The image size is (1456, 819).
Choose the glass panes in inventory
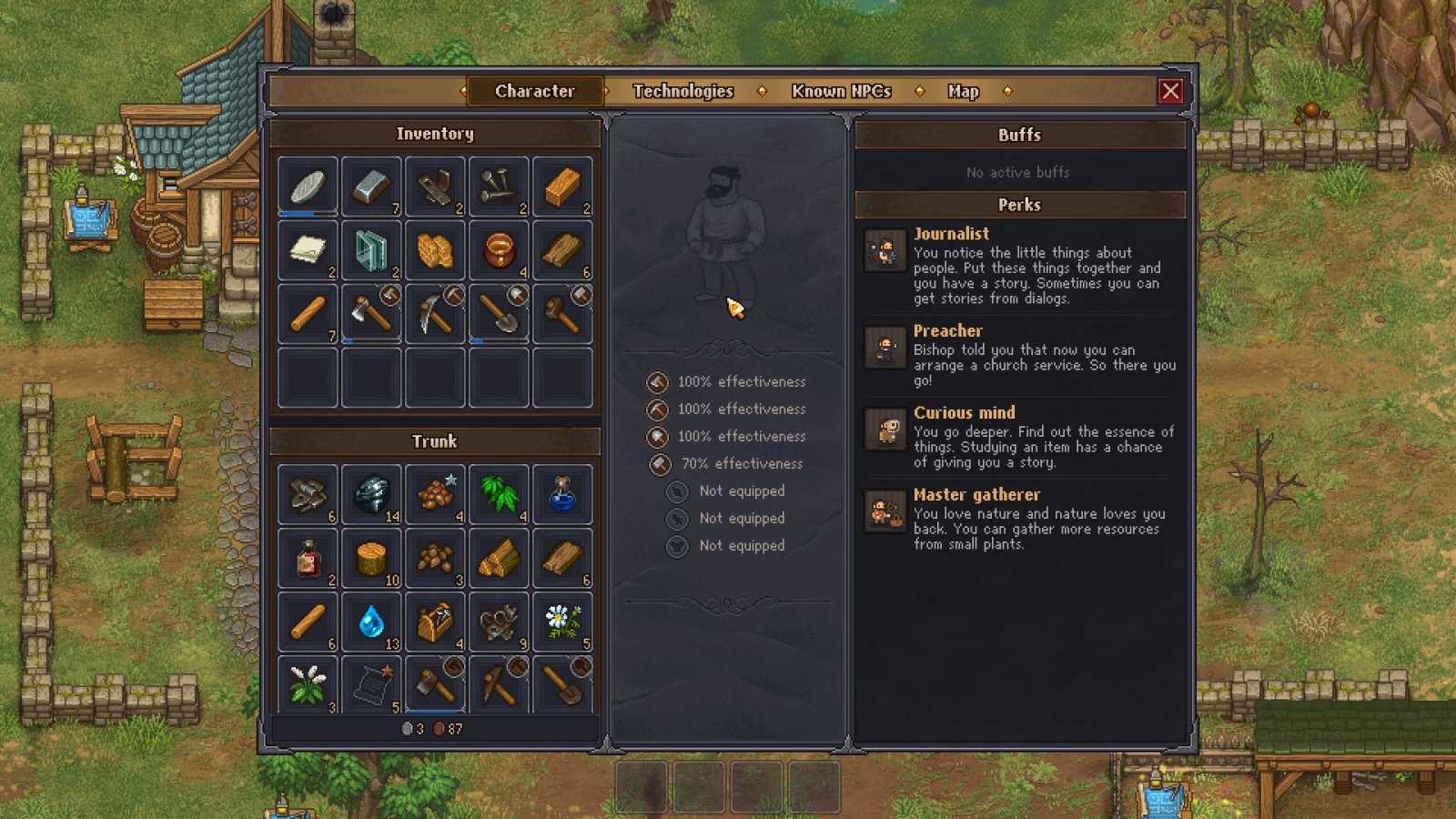click(x=371, y=250)
